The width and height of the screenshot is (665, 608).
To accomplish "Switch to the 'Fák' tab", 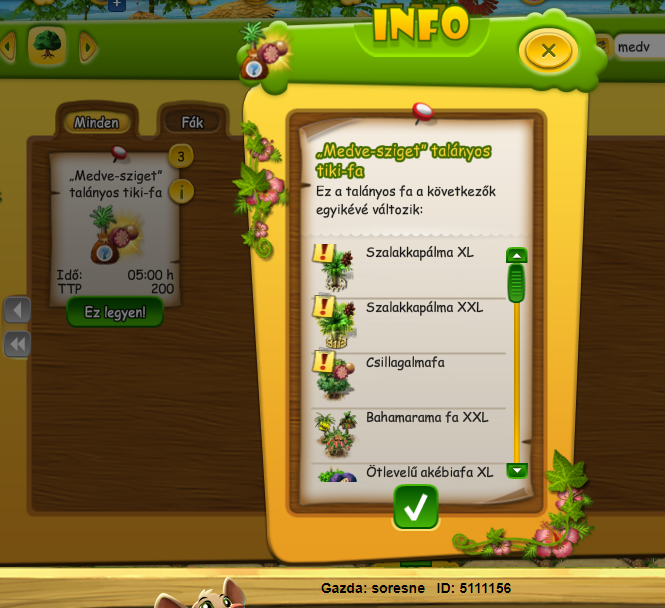I will (x=192, y=123).
